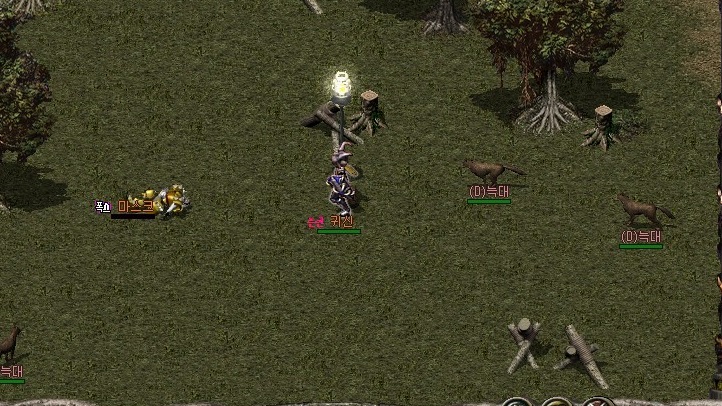
Task: Click the teal round button at bottom edge
Action: coord(517,403)
